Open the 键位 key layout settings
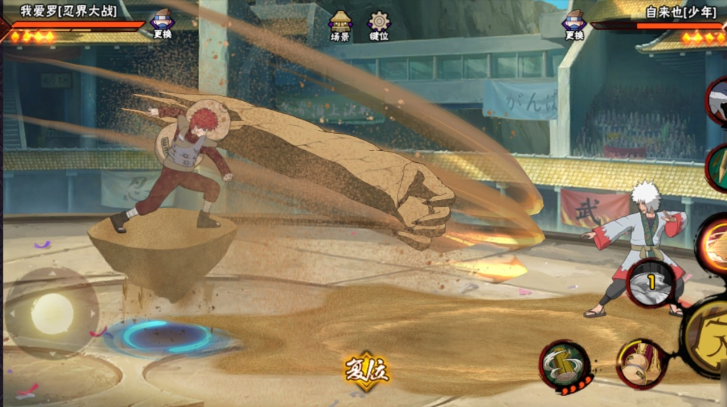727x407 pixels. pos(379,25)
